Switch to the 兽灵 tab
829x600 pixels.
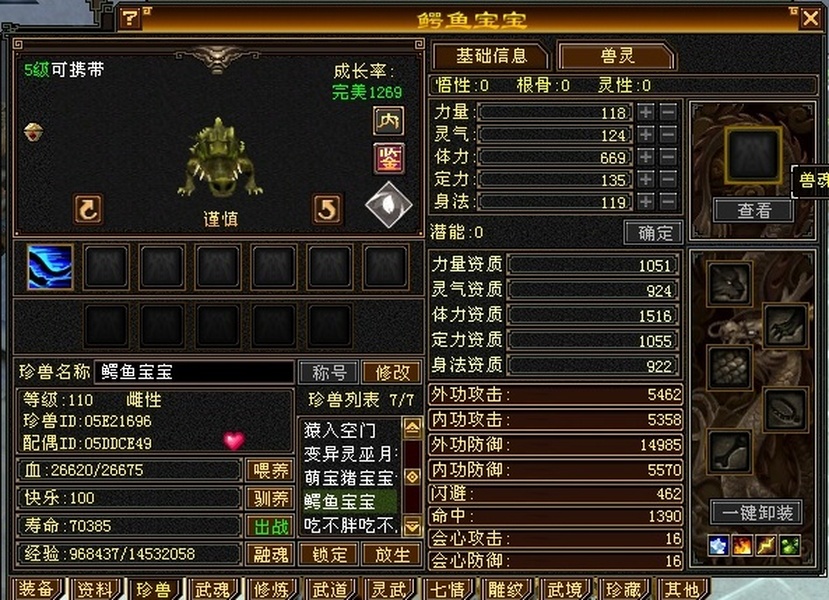click(x=617, y=56)
